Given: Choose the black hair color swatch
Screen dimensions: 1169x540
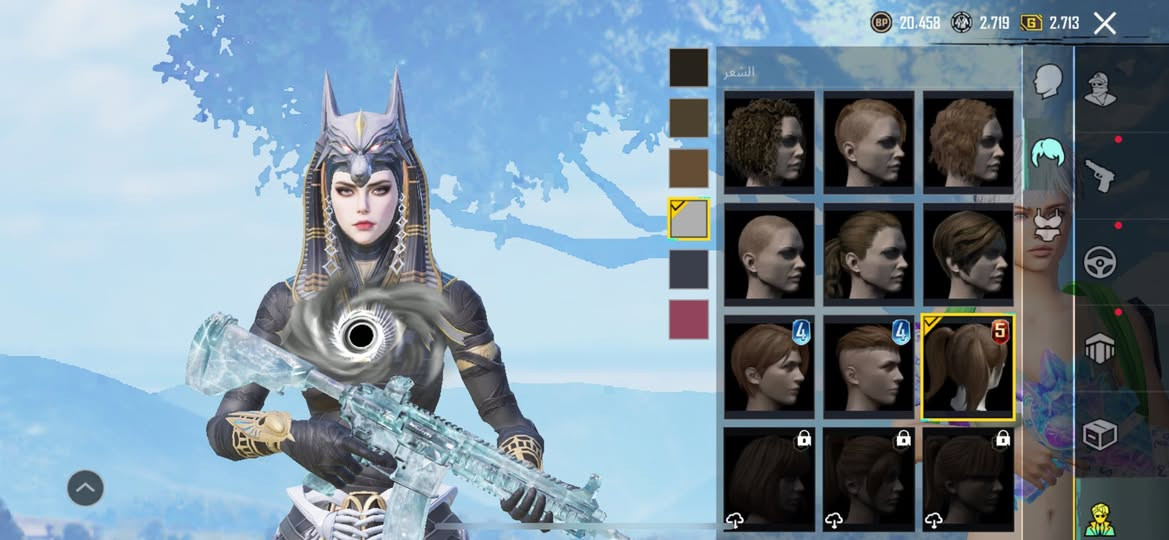Looking at the screenshot, I should [x=688, y=68].
